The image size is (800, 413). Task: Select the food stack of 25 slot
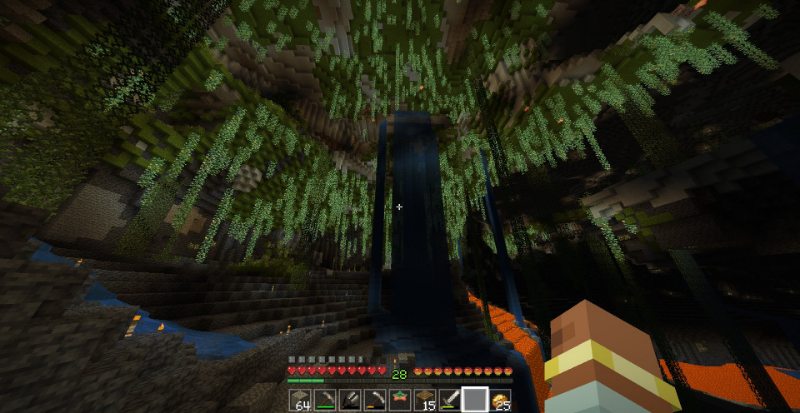coord(500,400)
